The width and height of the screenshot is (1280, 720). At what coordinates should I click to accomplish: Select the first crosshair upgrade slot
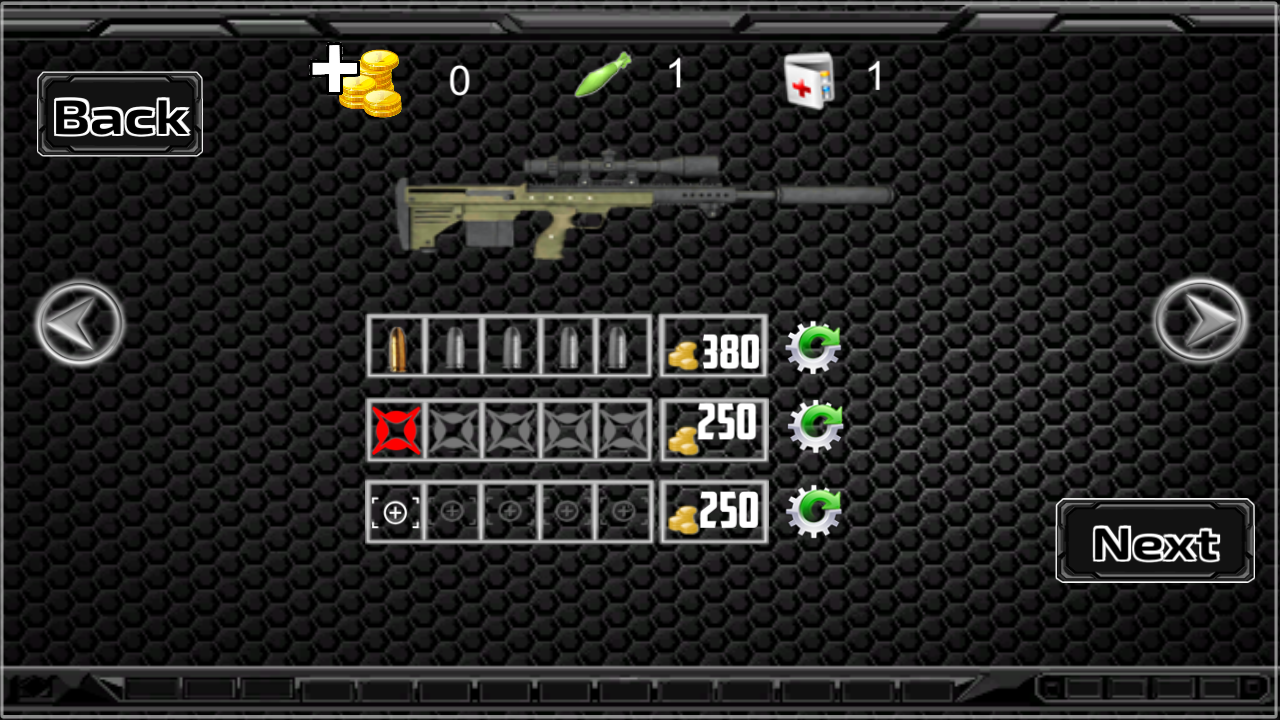tap(396, 511)
